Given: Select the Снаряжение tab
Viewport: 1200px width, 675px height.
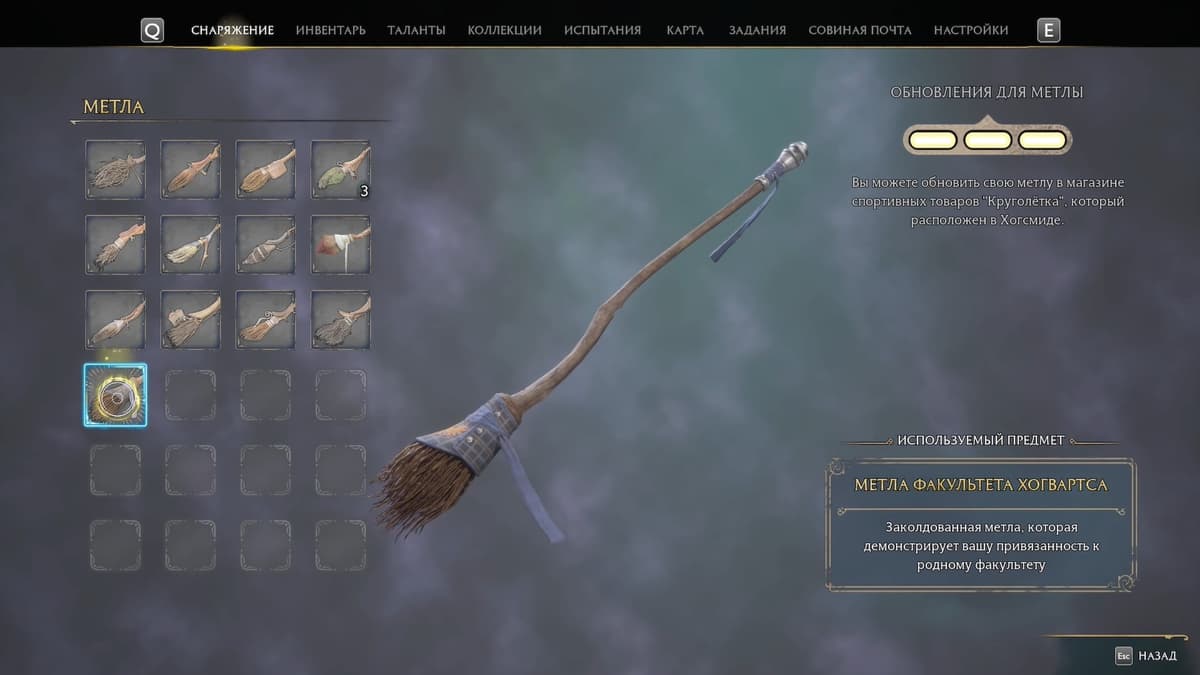Looking at the screenshot, I should (232, 30).
